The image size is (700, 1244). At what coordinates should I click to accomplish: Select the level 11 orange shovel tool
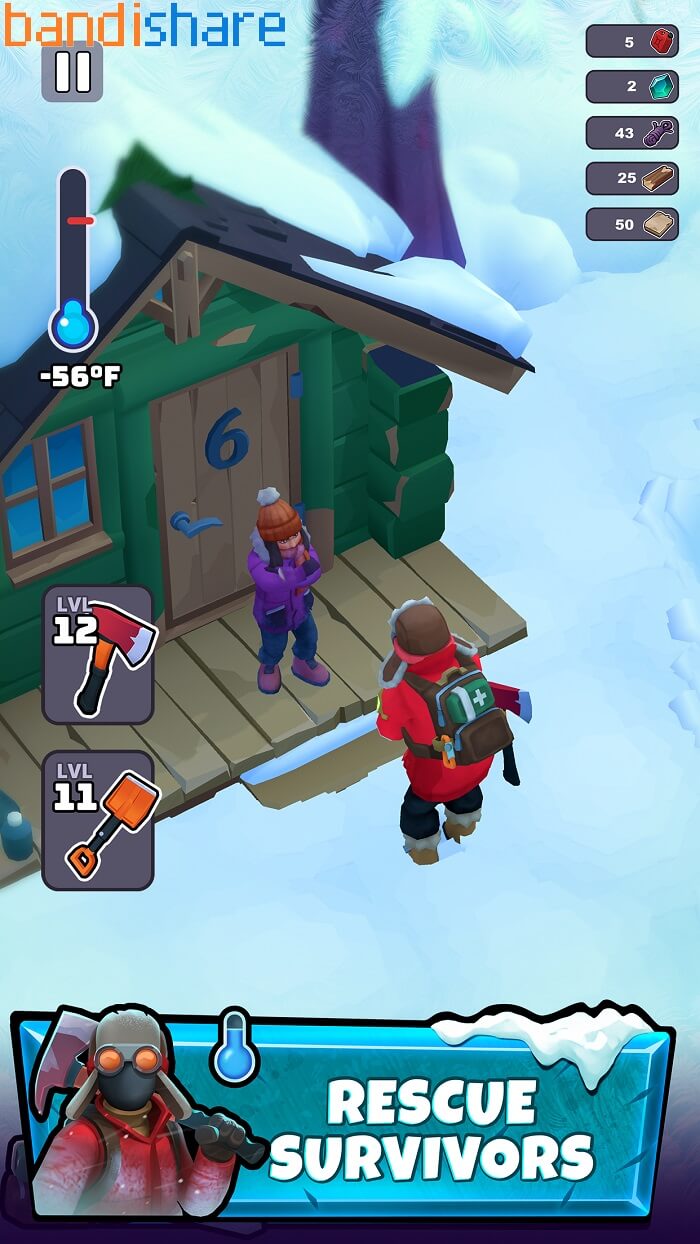98,820
